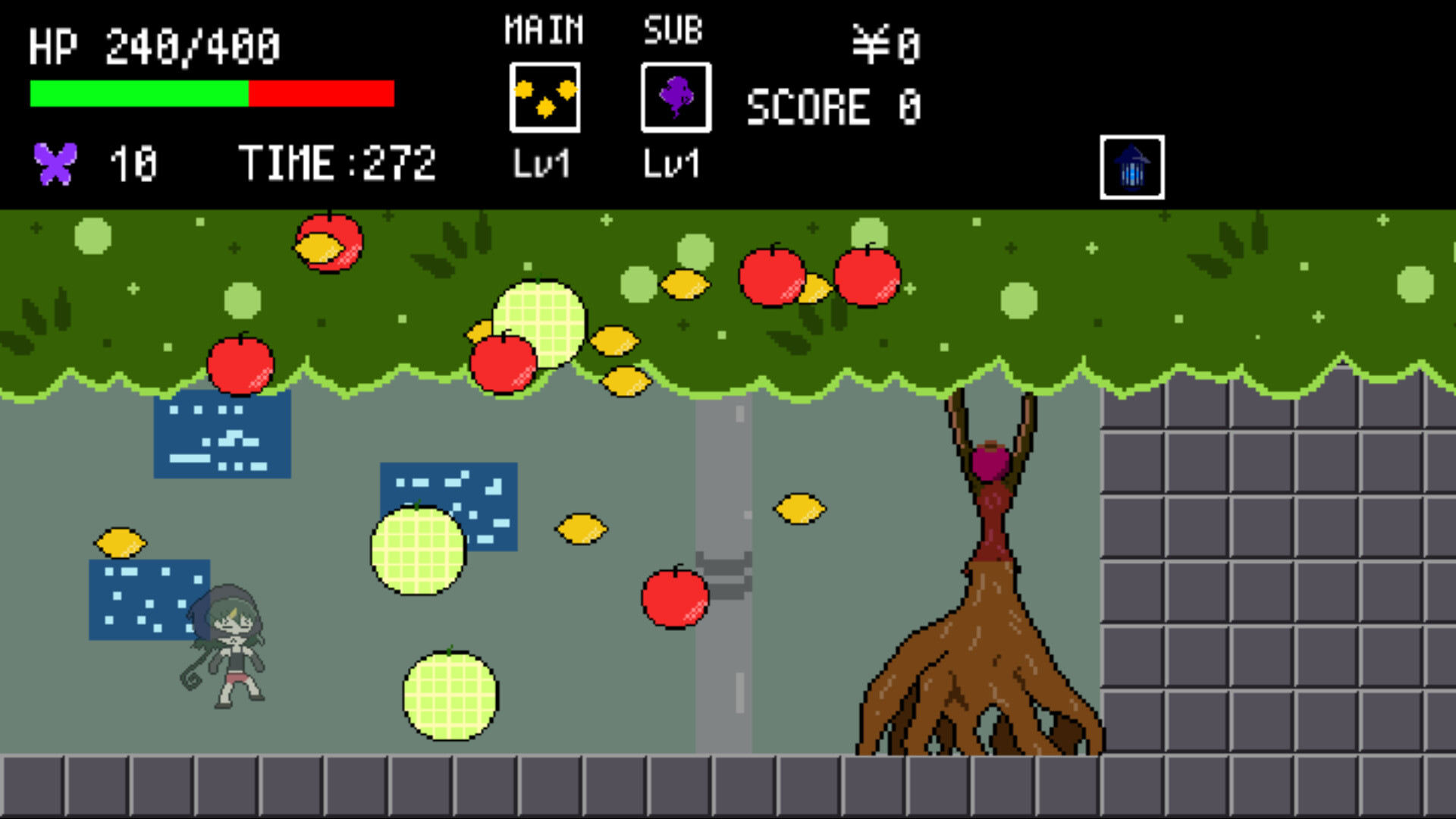Select the MAIN weapon star-shot icon
The width and height of the screenshot is (1456, 819).
(x=544, y=97)
